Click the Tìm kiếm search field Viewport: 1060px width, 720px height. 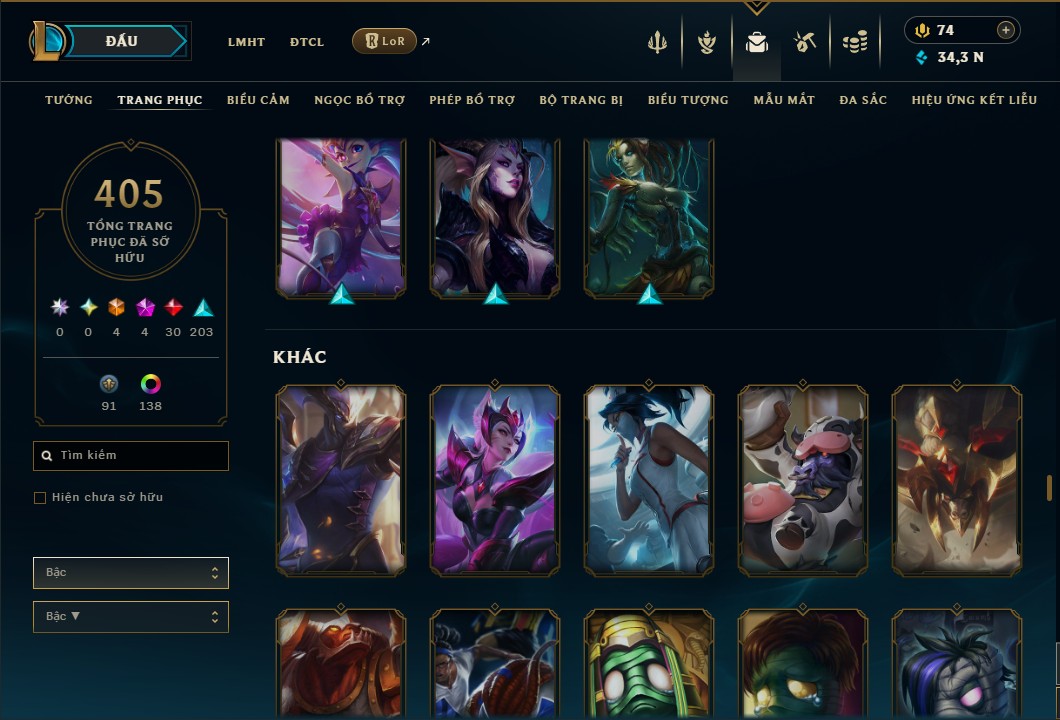[x=131, y=456]
